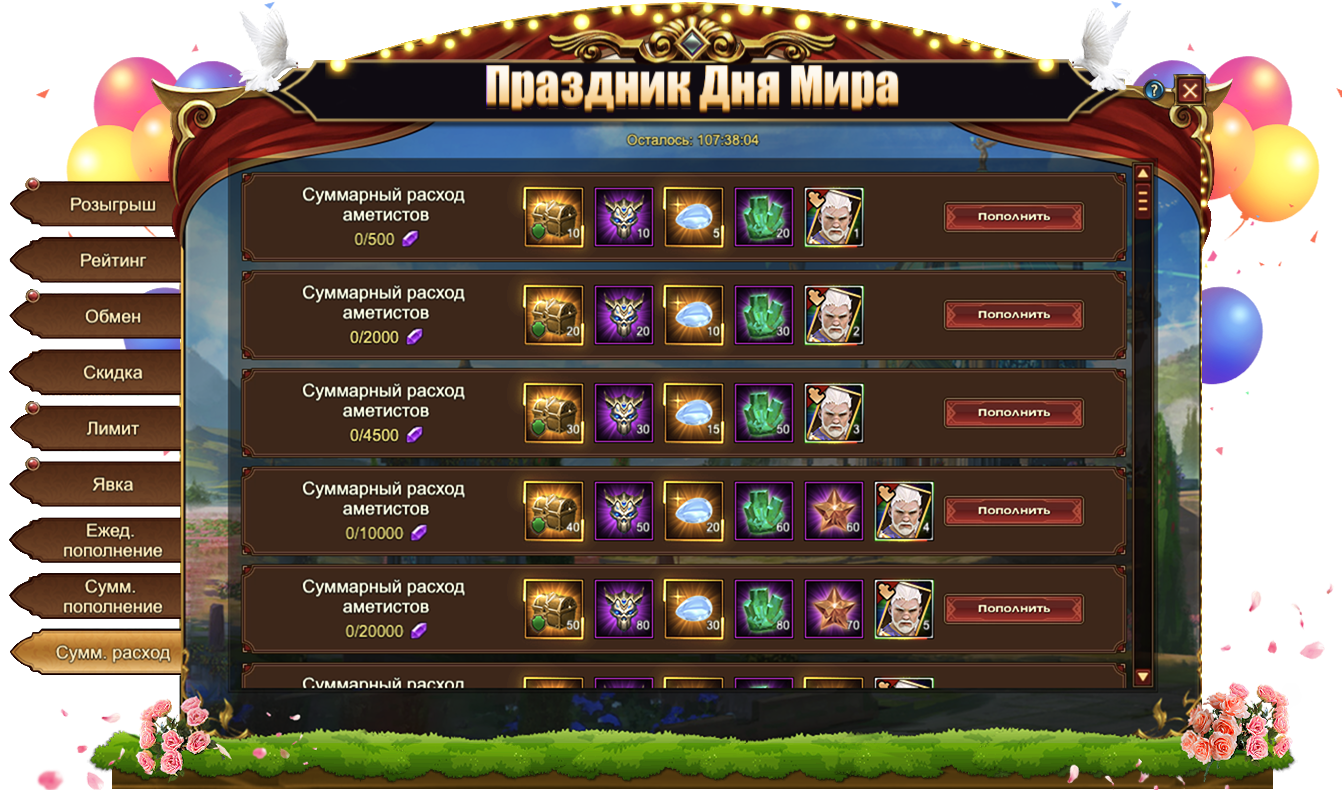Click the scrollbar's up arrow
Image resolution: width=1342 pixels, height=790 pixels.
tap(1143, 172)
